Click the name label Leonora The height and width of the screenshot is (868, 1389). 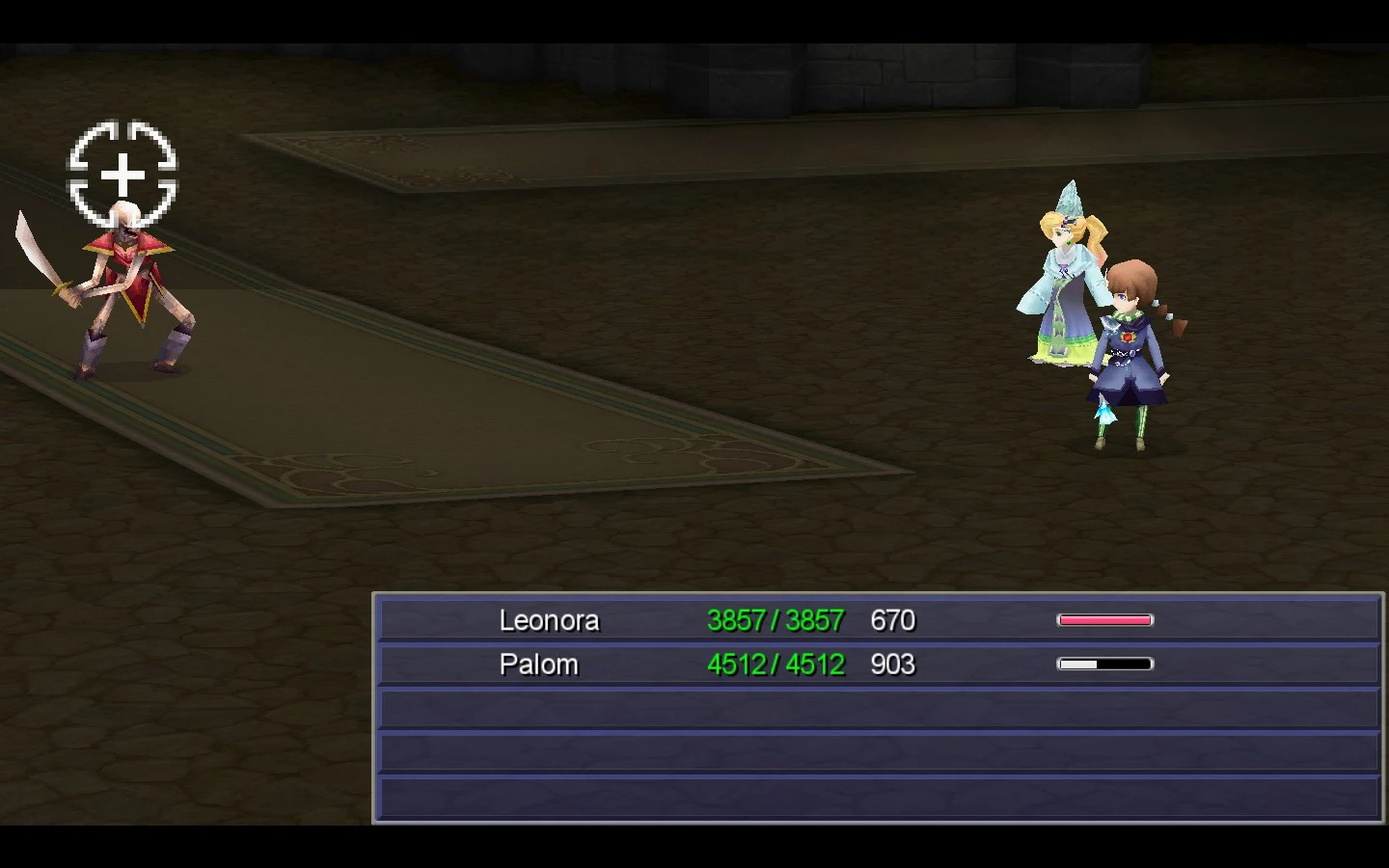pyautogui.click(x=551, y=621)
